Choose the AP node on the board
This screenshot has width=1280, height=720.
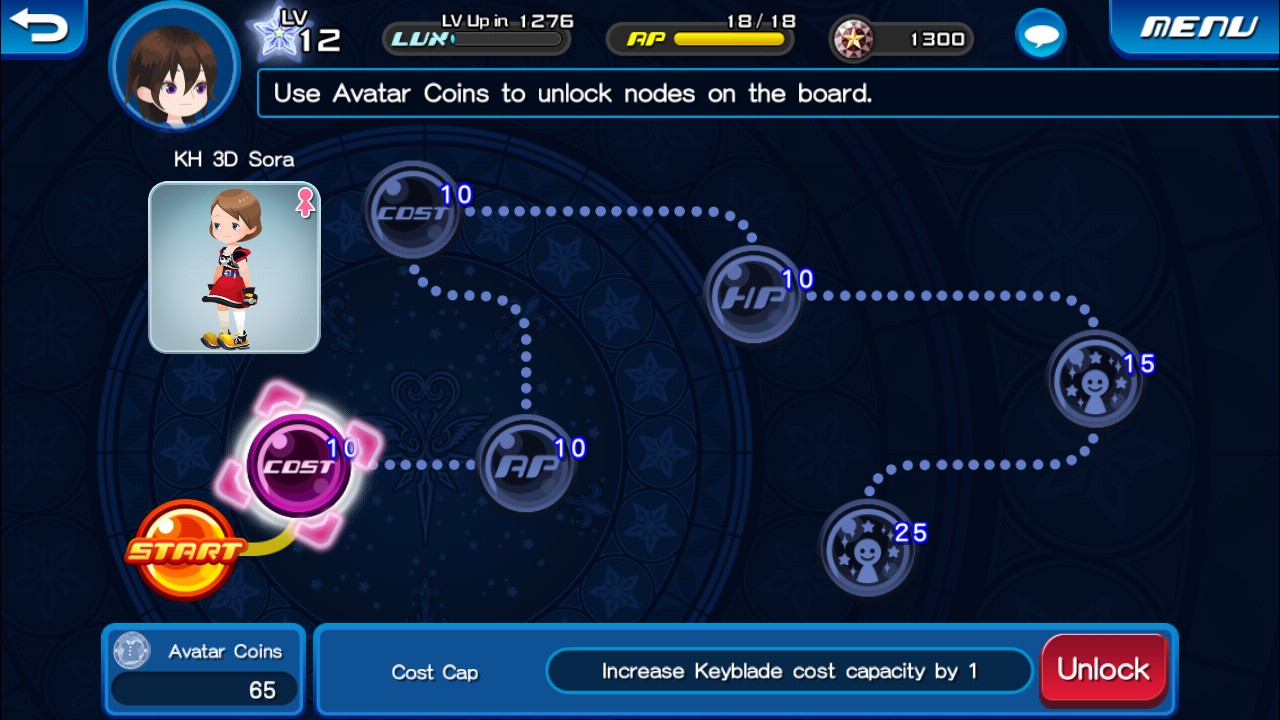click(525, 463)
